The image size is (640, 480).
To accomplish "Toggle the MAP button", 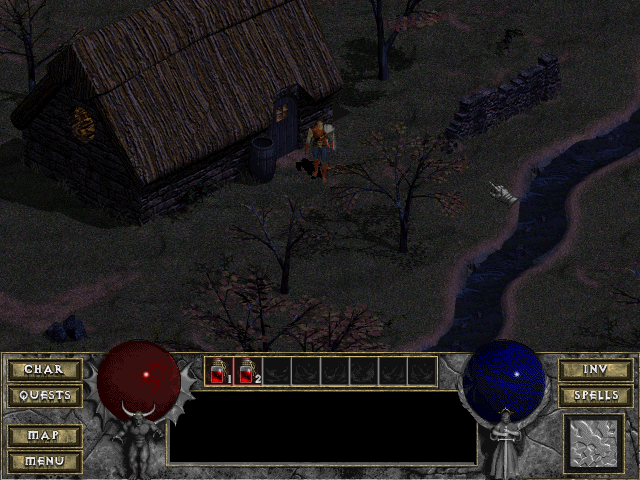I will pyautogui.click(x=44, y=436).
